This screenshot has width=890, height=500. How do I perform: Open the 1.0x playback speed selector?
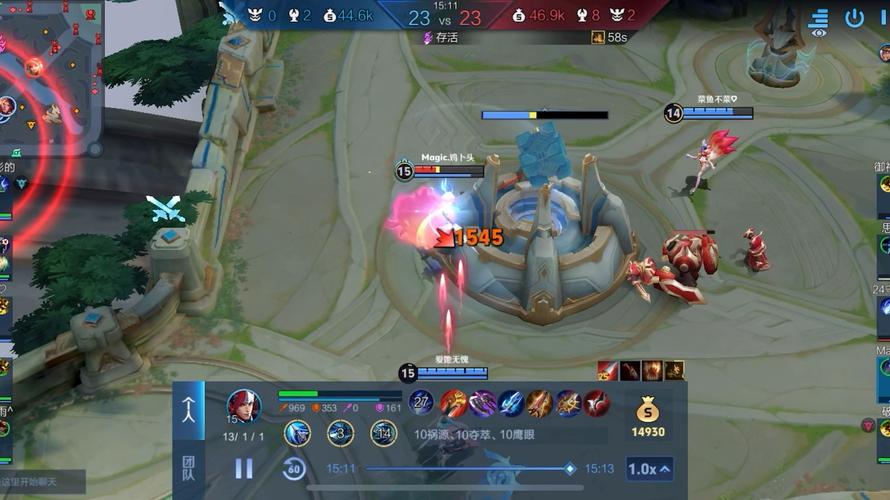(x=649, y=468)
